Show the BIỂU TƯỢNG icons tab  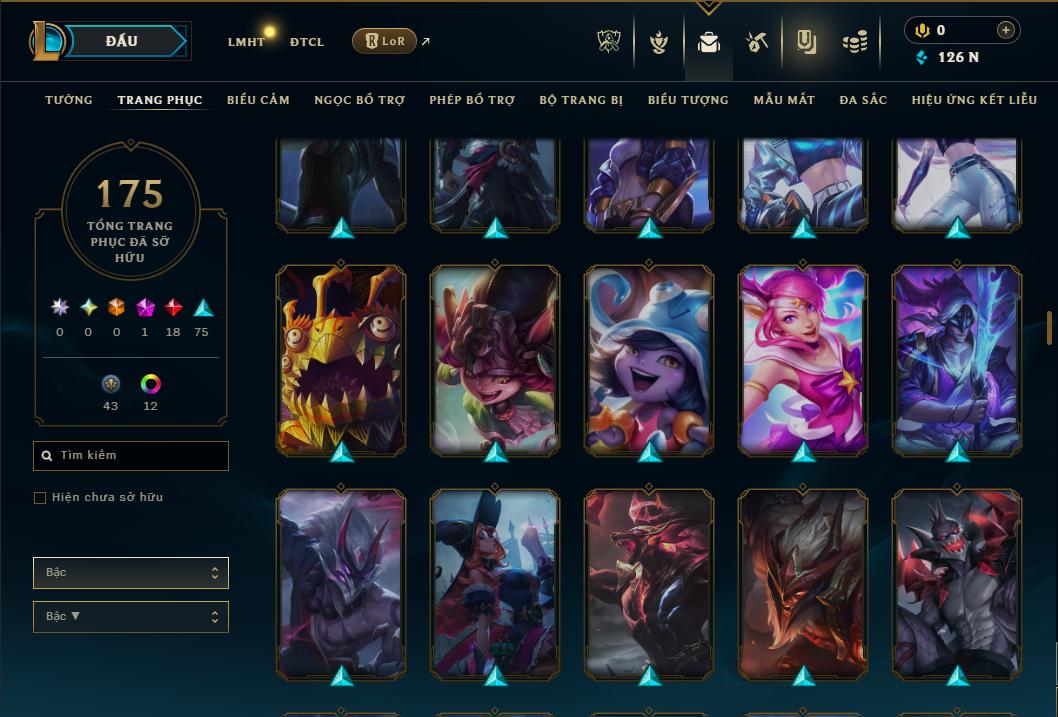coord(688,100)
